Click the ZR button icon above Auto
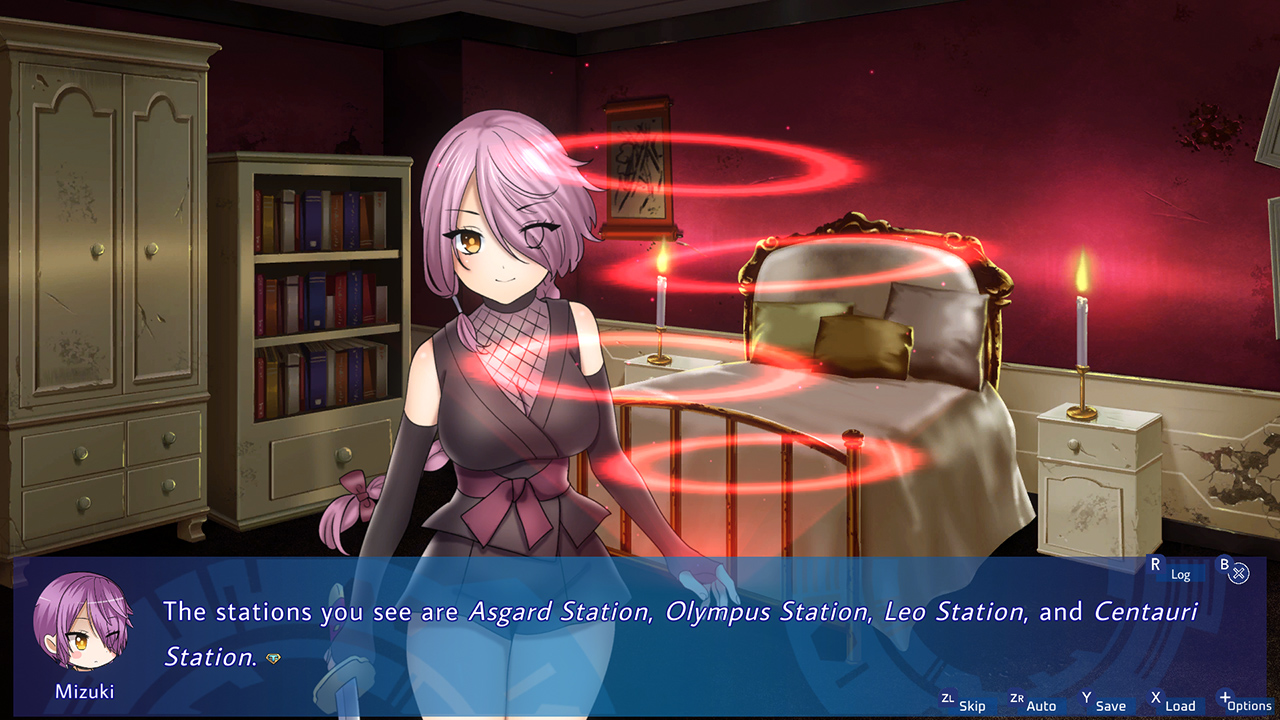Screen dimensions: 1280x720 pyautogui.click(x=1018, y=698)
